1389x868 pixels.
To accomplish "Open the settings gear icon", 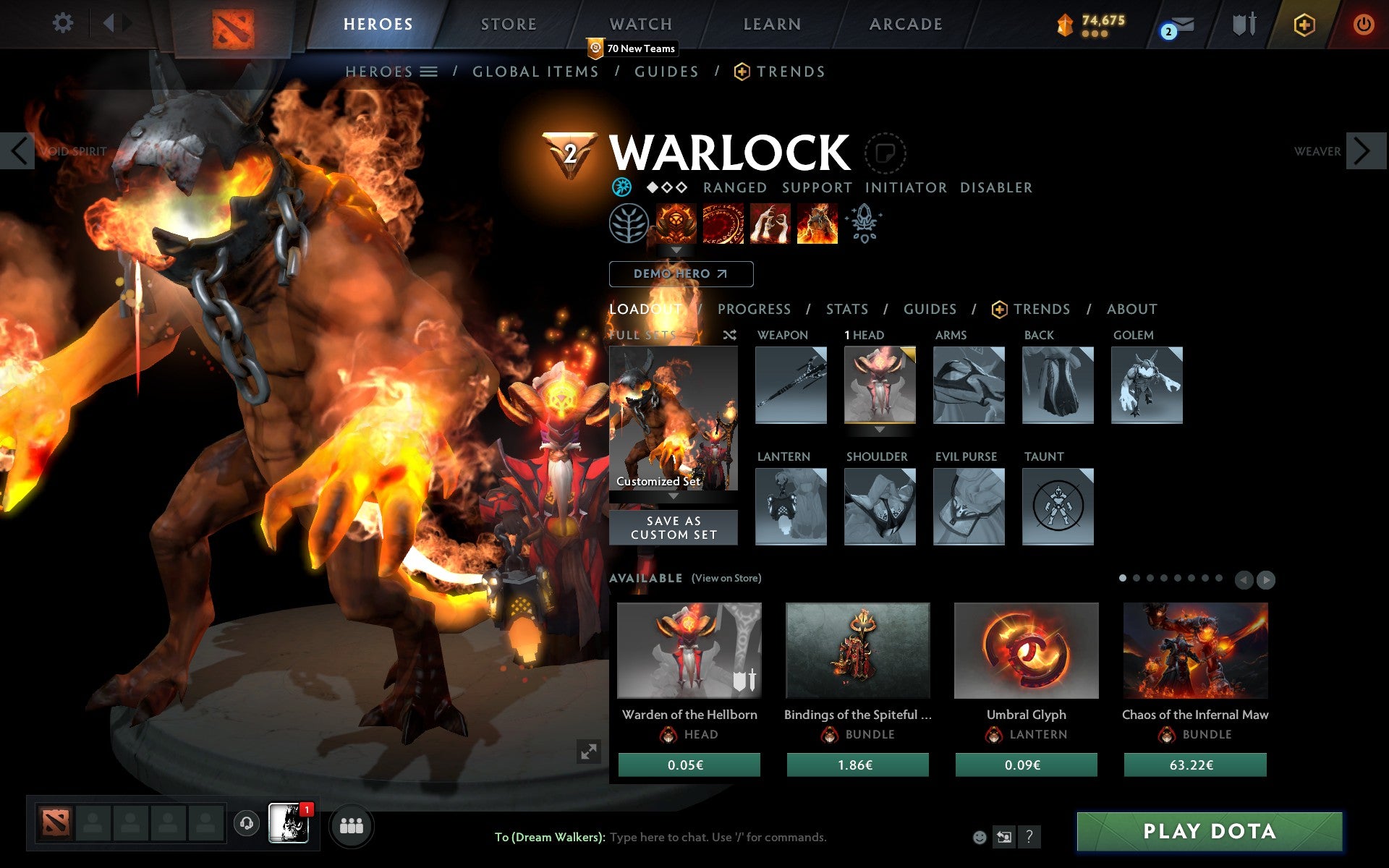I will coord(64,24).
